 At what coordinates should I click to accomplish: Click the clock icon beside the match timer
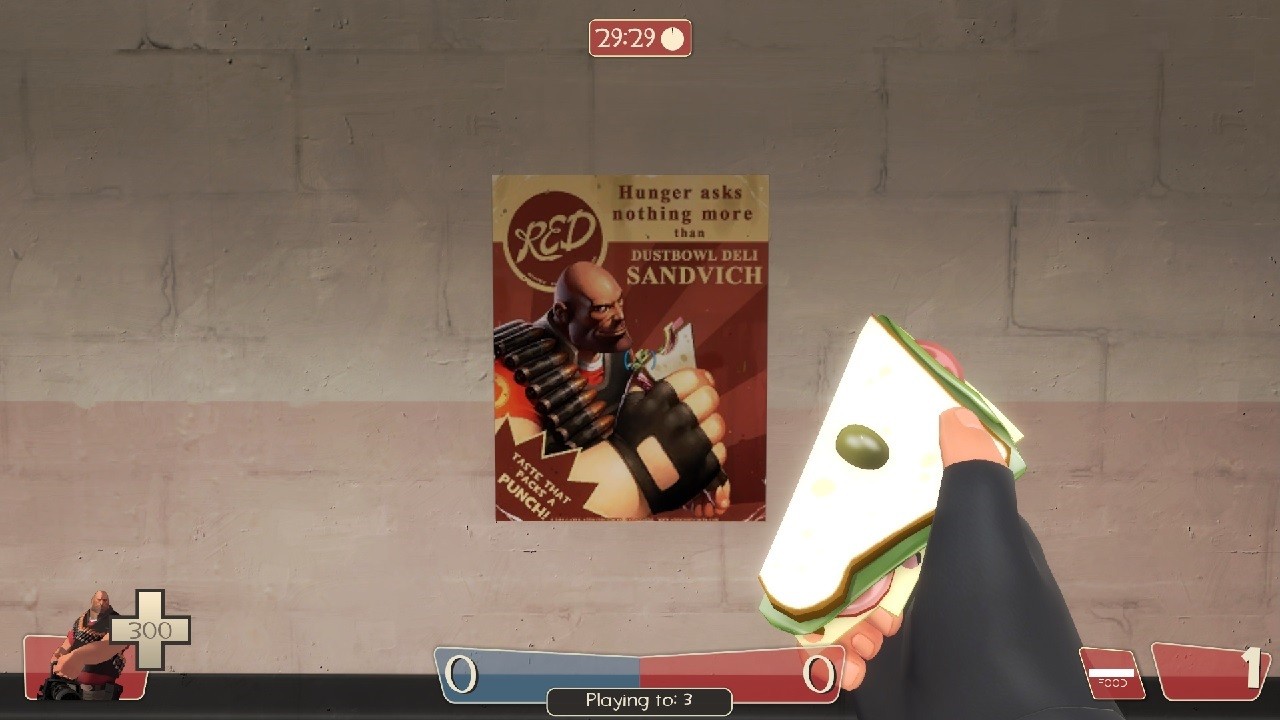[x=671, y=40]
